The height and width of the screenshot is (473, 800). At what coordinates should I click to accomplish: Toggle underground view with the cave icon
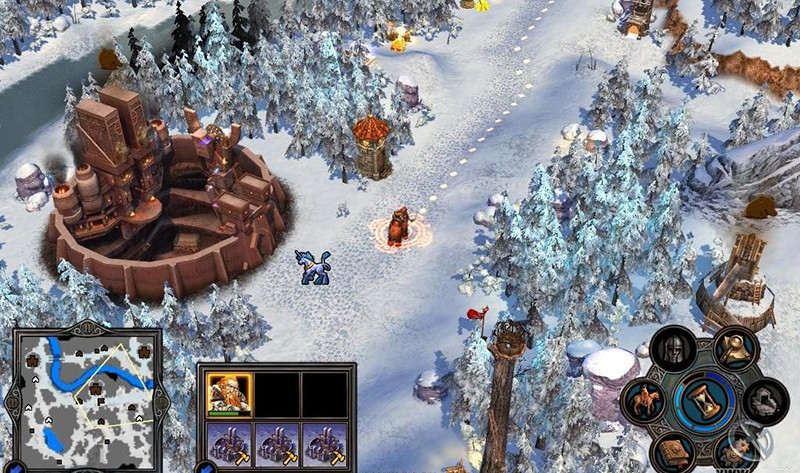[763, 402]
